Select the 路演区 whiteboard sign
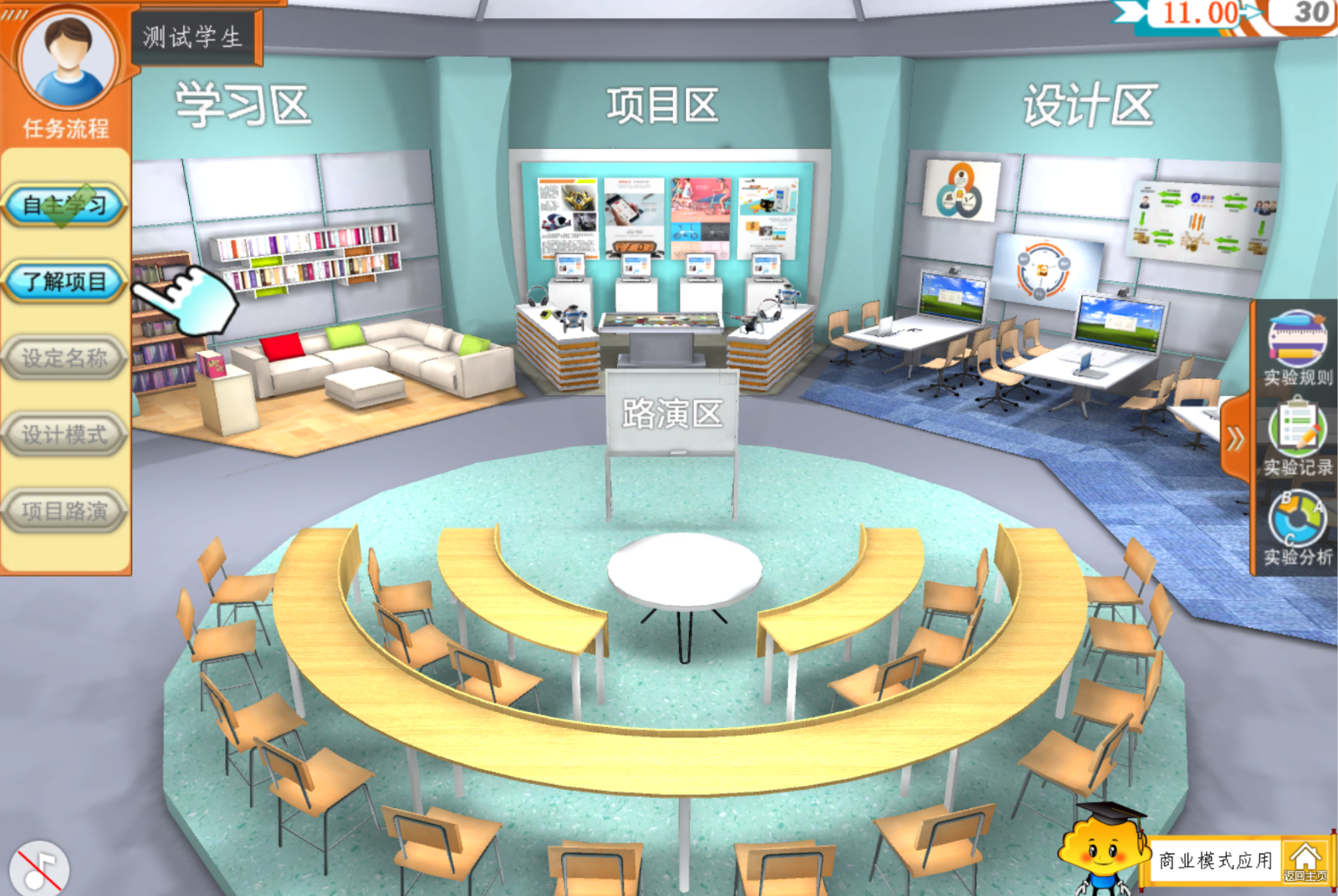 (x=672, y=414)
